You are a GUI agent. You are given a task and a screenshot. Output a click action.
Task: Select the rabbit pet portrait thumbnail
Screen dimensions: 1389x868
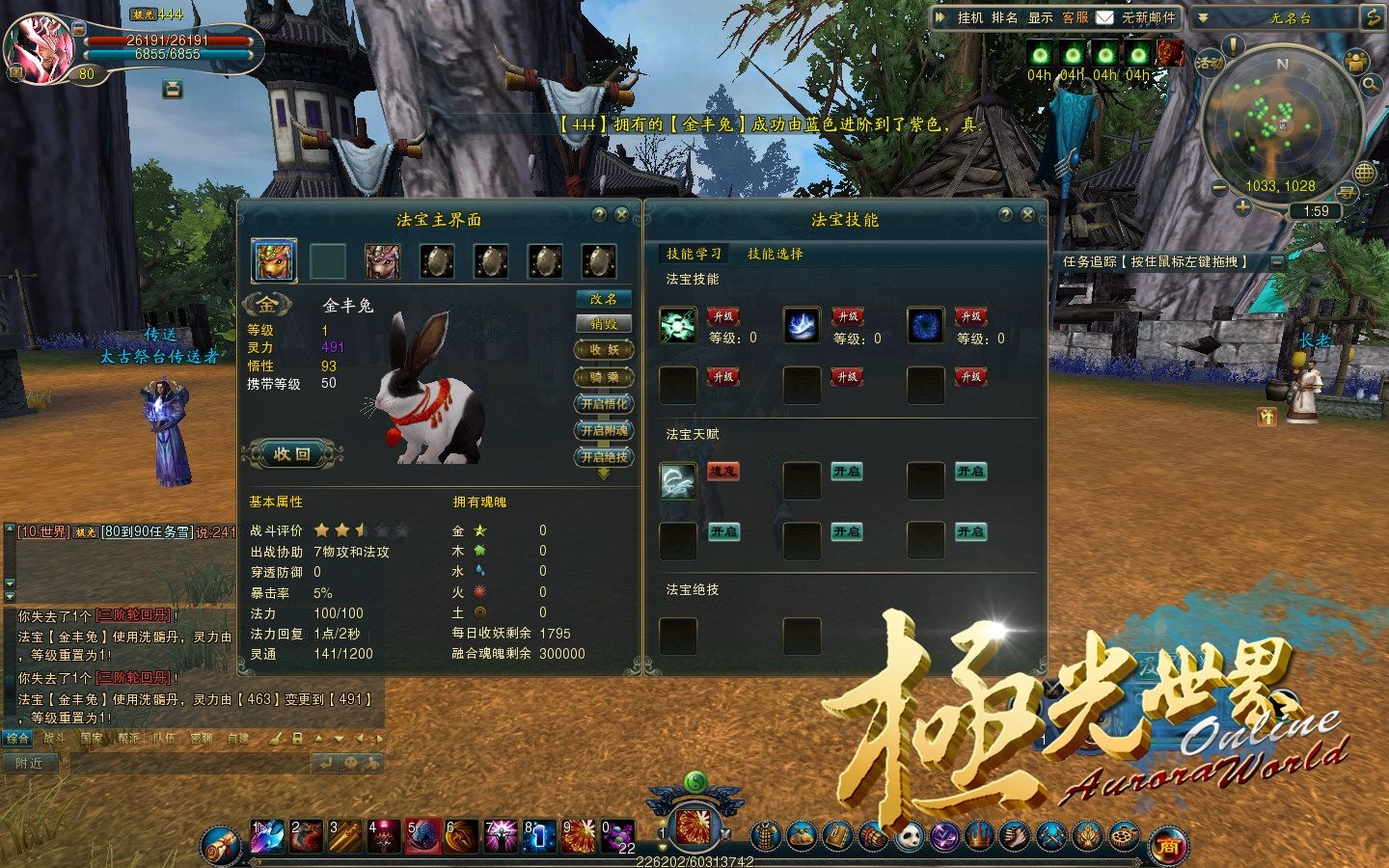click(x=273, y=261)
